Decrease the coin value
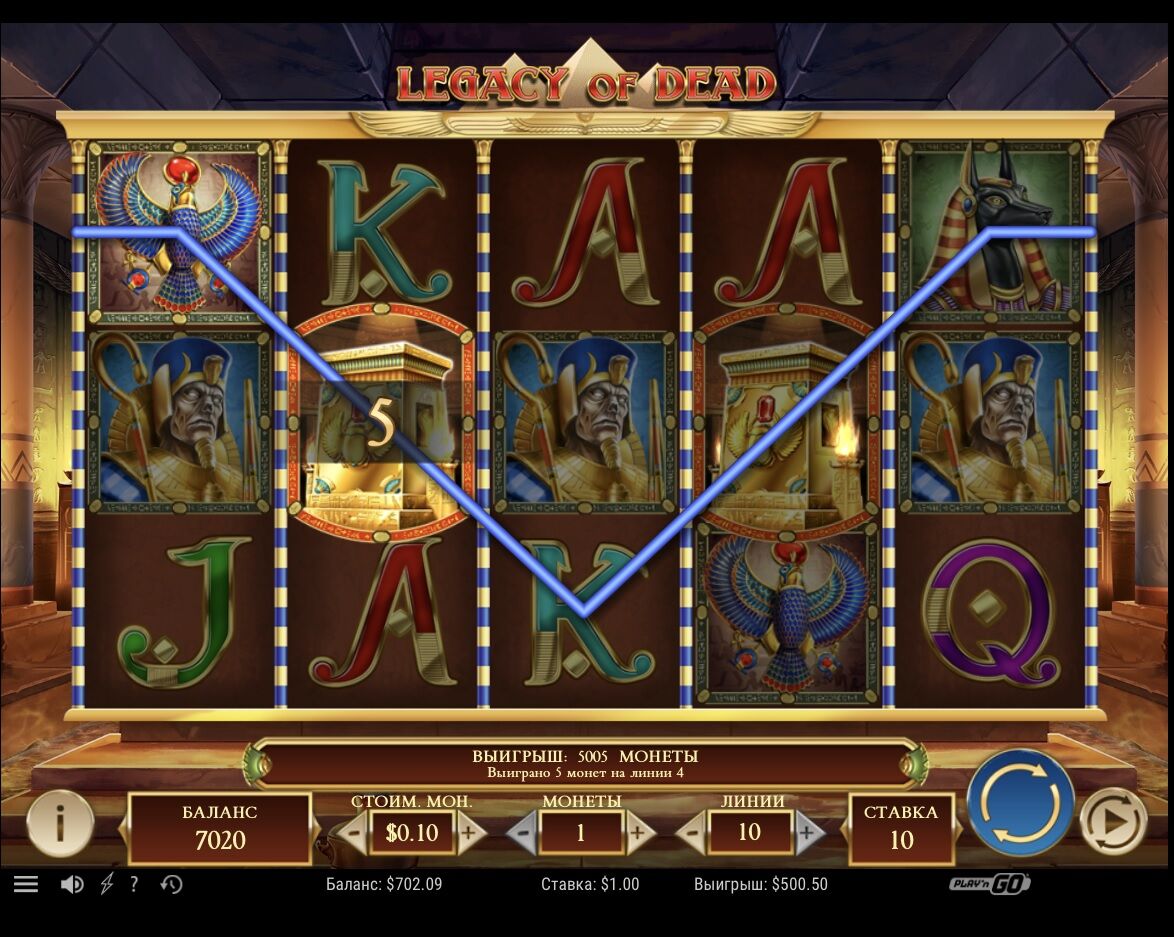This screenshot has height=937, width=1174. (x=352, y=832)
